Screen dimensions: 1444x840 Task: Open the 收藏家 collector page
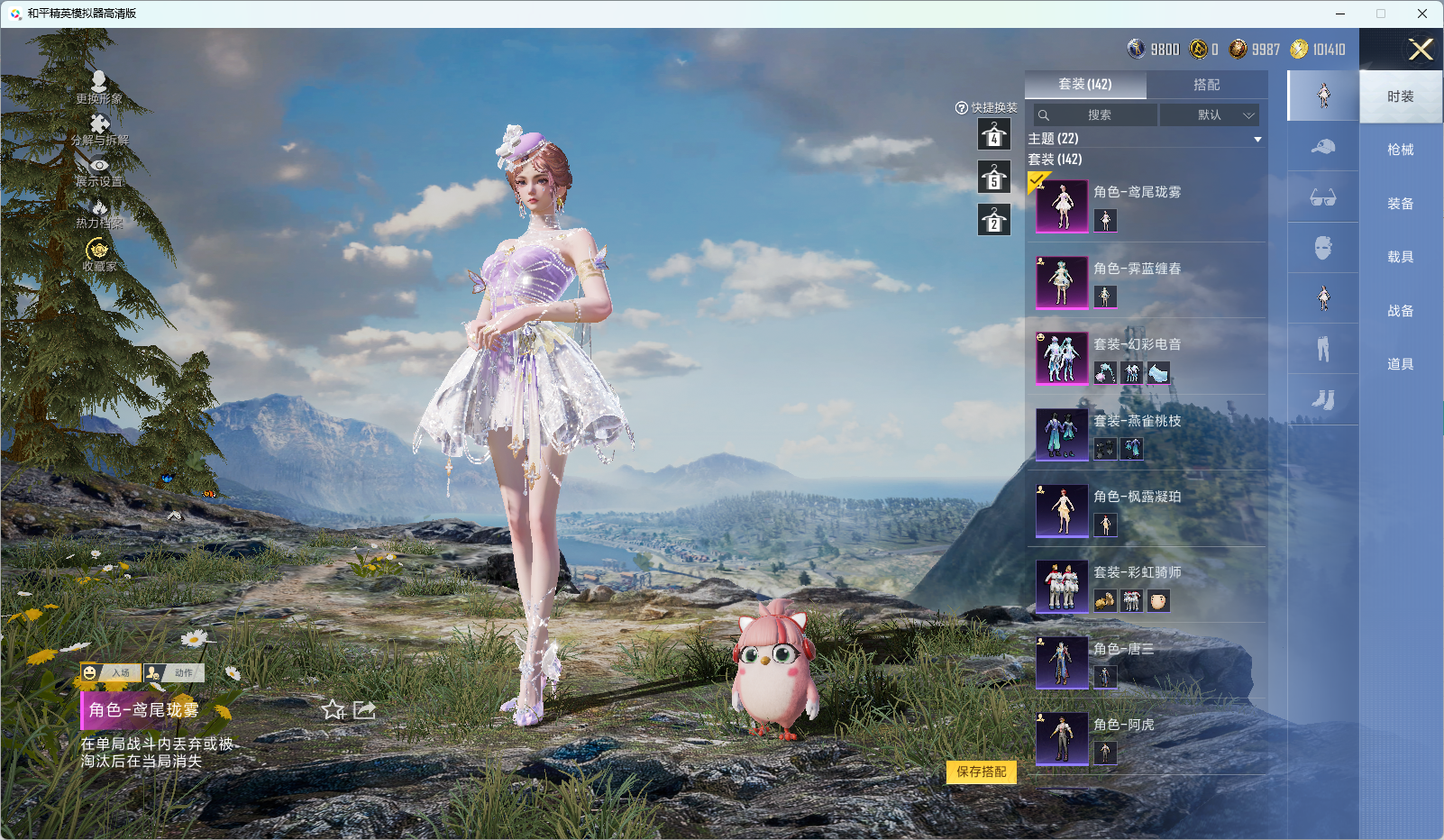[x=98, y=254]
